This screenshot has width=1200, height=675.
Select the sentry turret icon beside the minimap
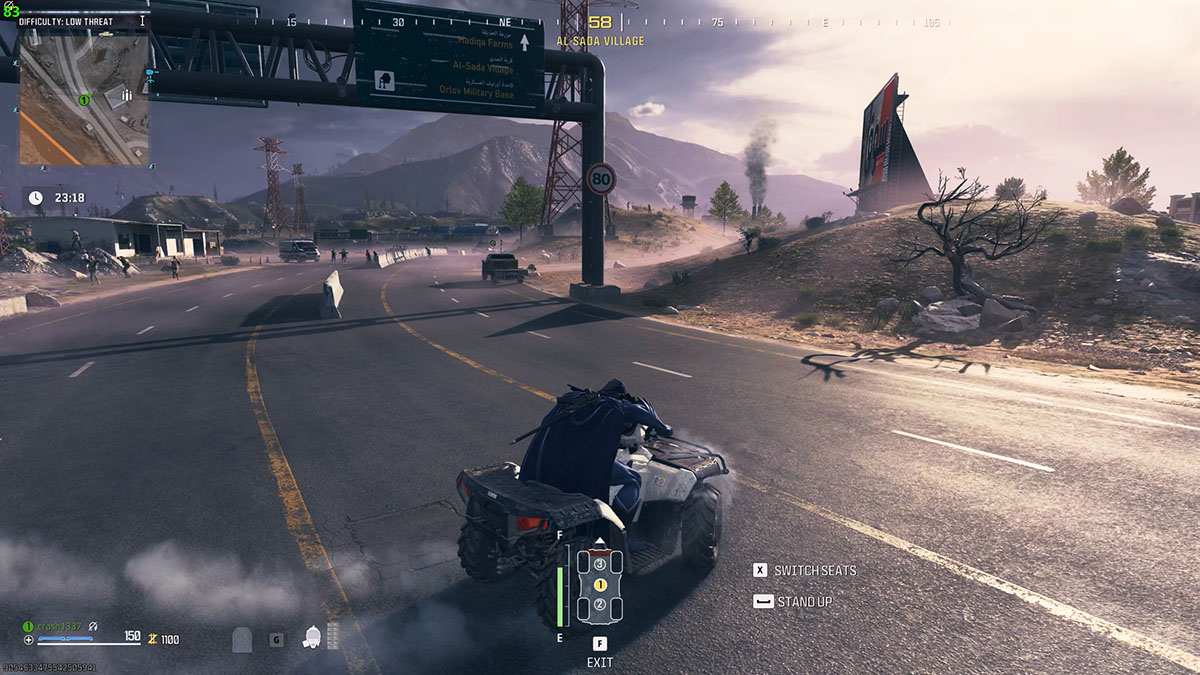[150, 73]
